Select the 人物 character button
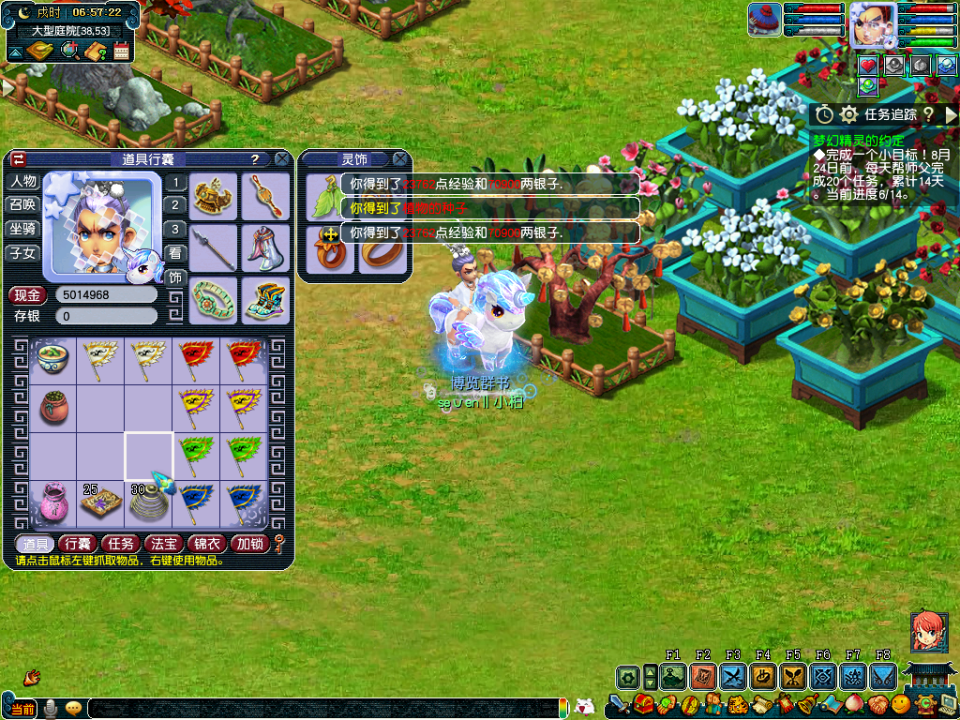The height and width of the screenshot is (720, 960). [23, 182]
